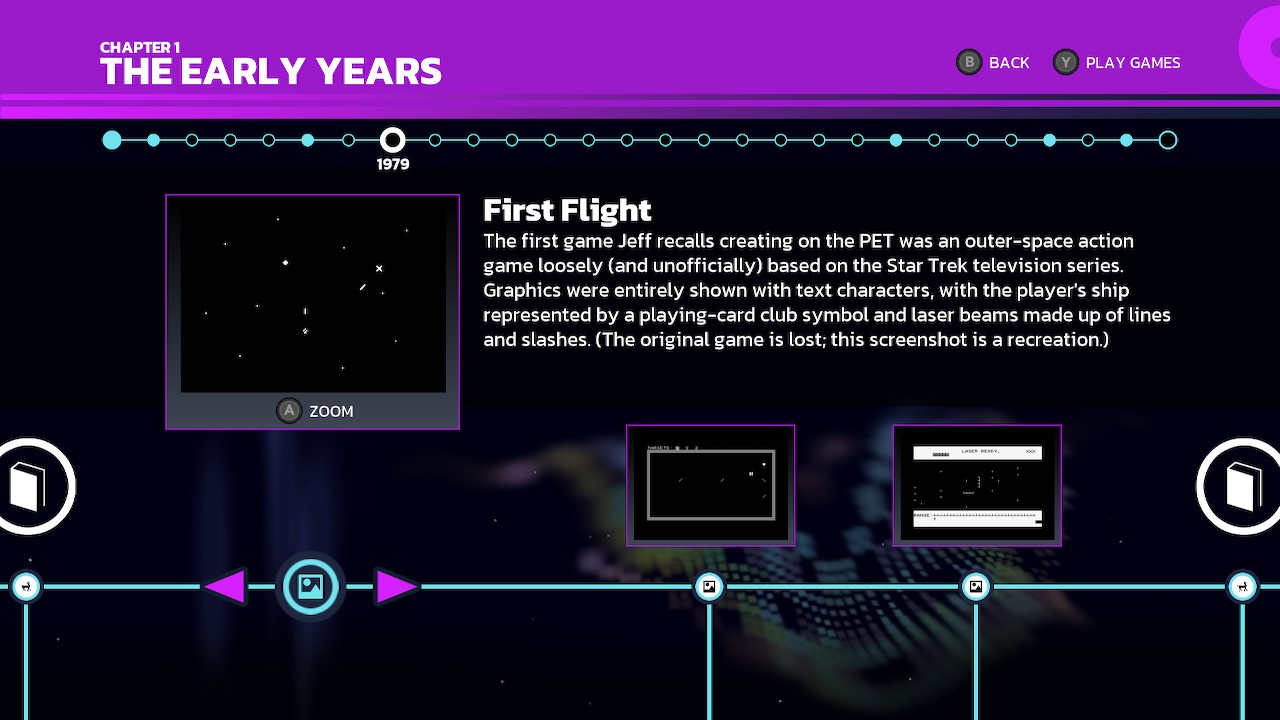Click the image icon beneath the Laser Ready thumbnail

(x=976, y=587)
